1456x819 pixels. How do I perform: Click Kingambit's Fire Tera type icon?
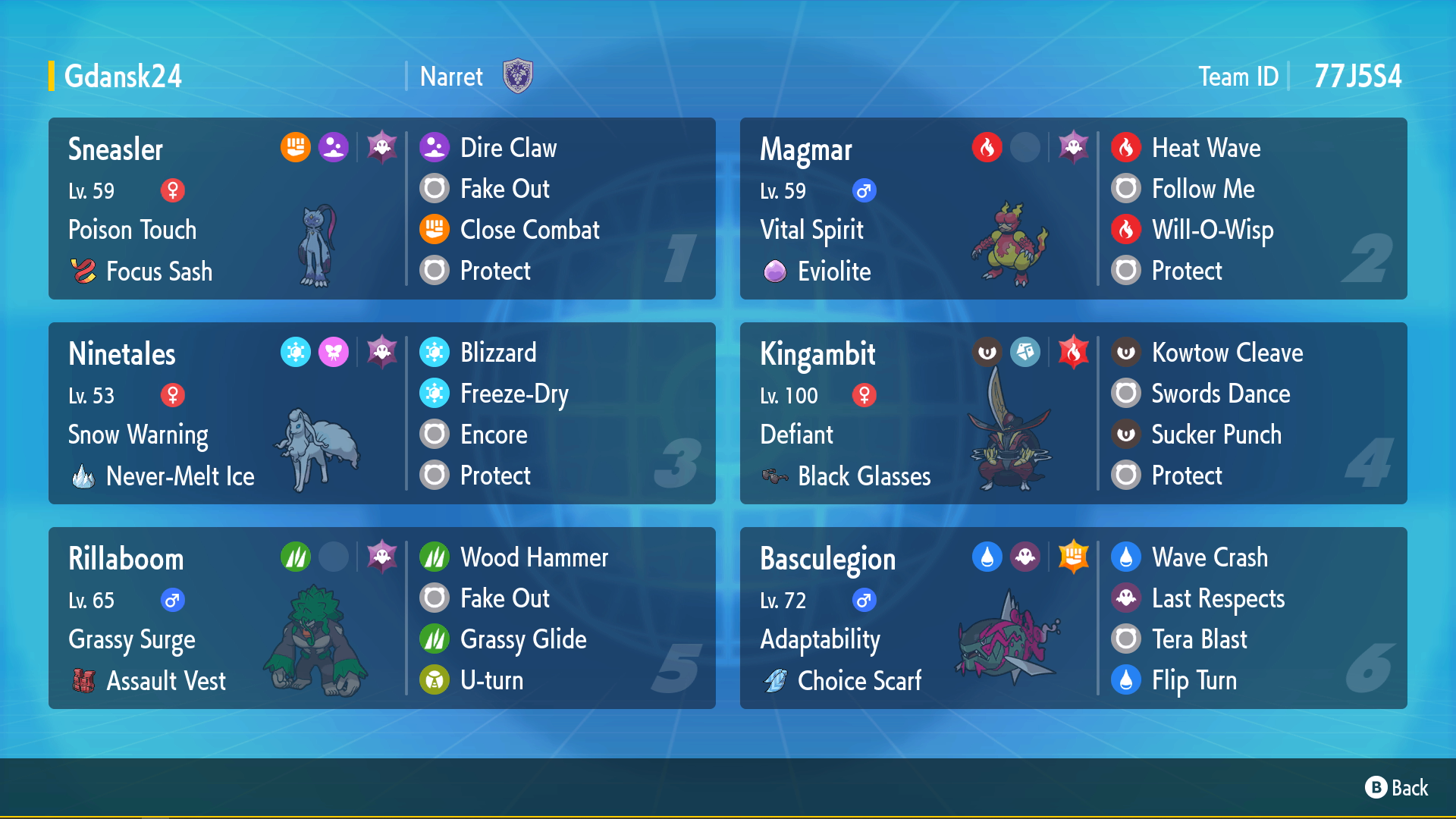(1073, 352)
